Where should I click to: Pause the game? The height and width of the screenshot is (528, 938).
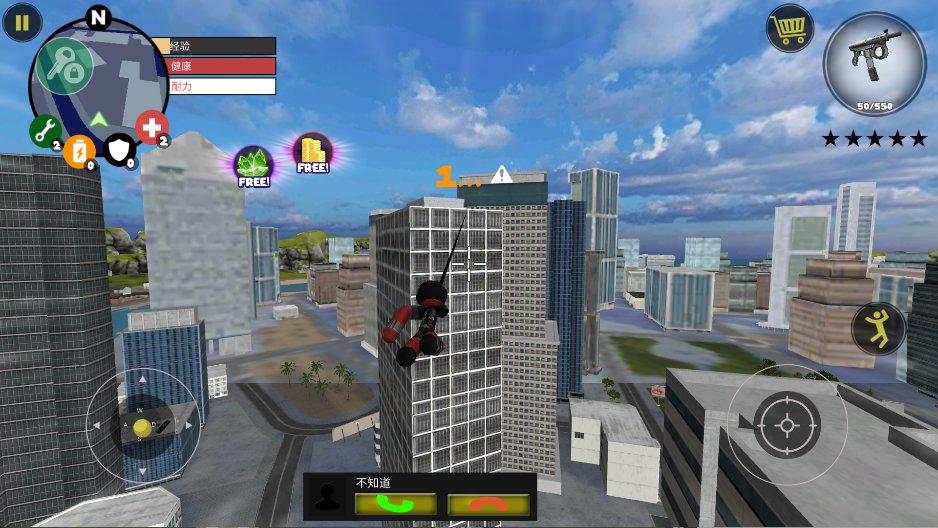(22, 22)
